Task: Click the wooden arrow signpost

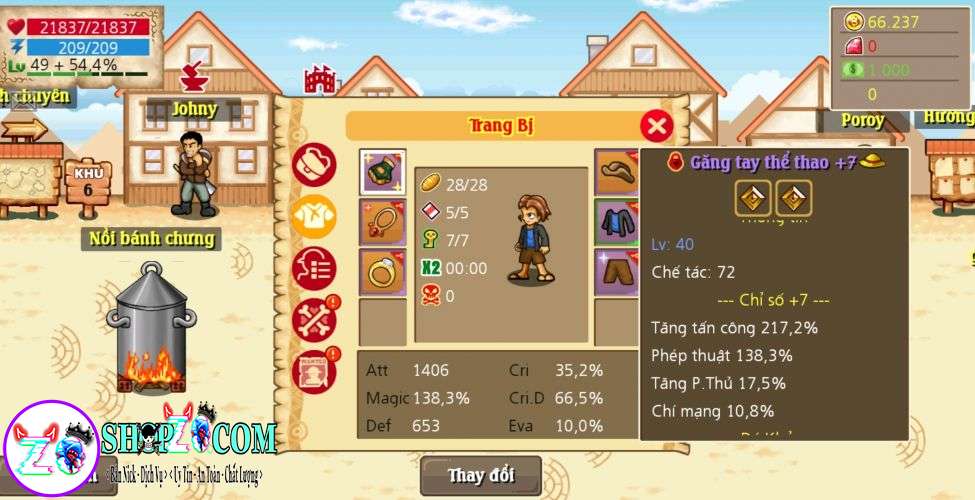Action: click(x=24, y=127)
